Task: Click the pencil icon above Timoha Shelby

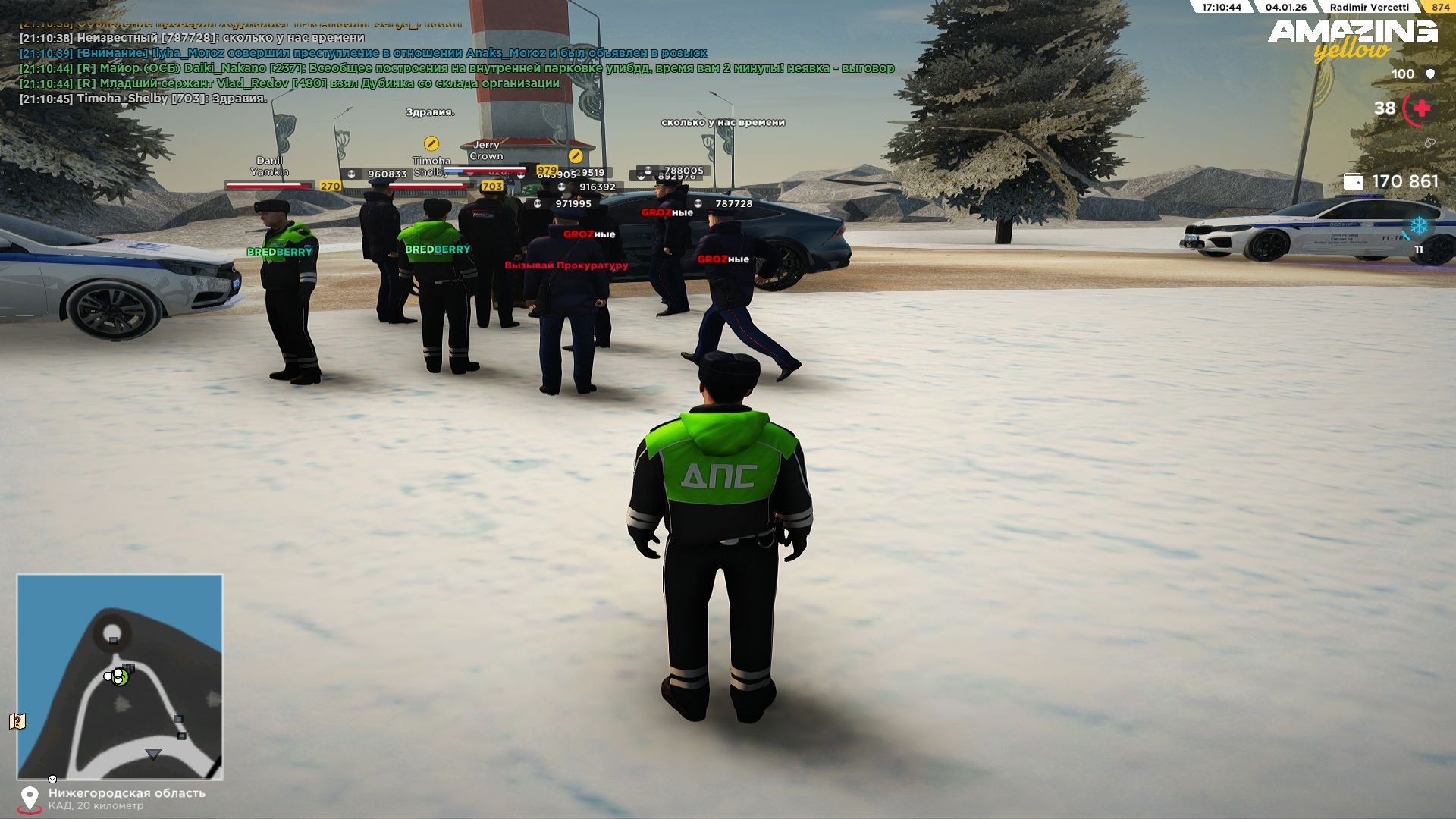Action: (x=431, y=143)
